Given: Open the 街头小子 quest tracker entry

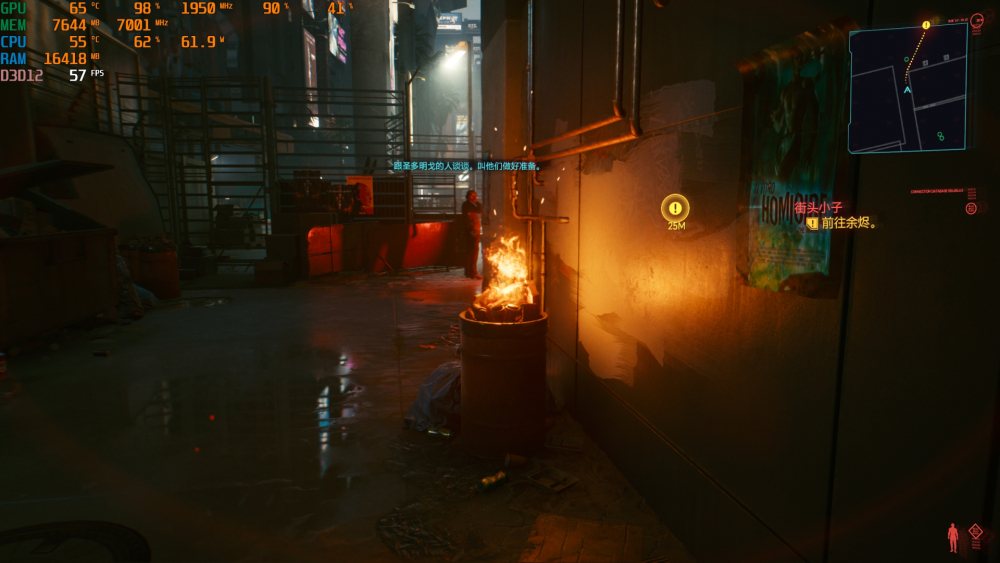Looking at the screenshot, I should 819,208.
